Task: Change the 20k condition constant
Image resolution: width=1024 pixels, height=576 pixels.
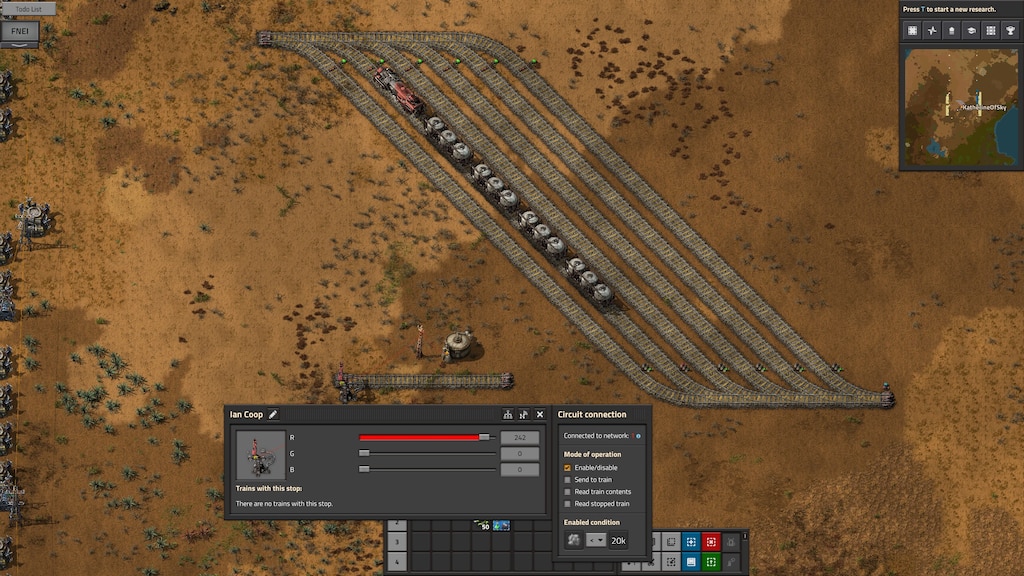Action: tap(619, 540)
